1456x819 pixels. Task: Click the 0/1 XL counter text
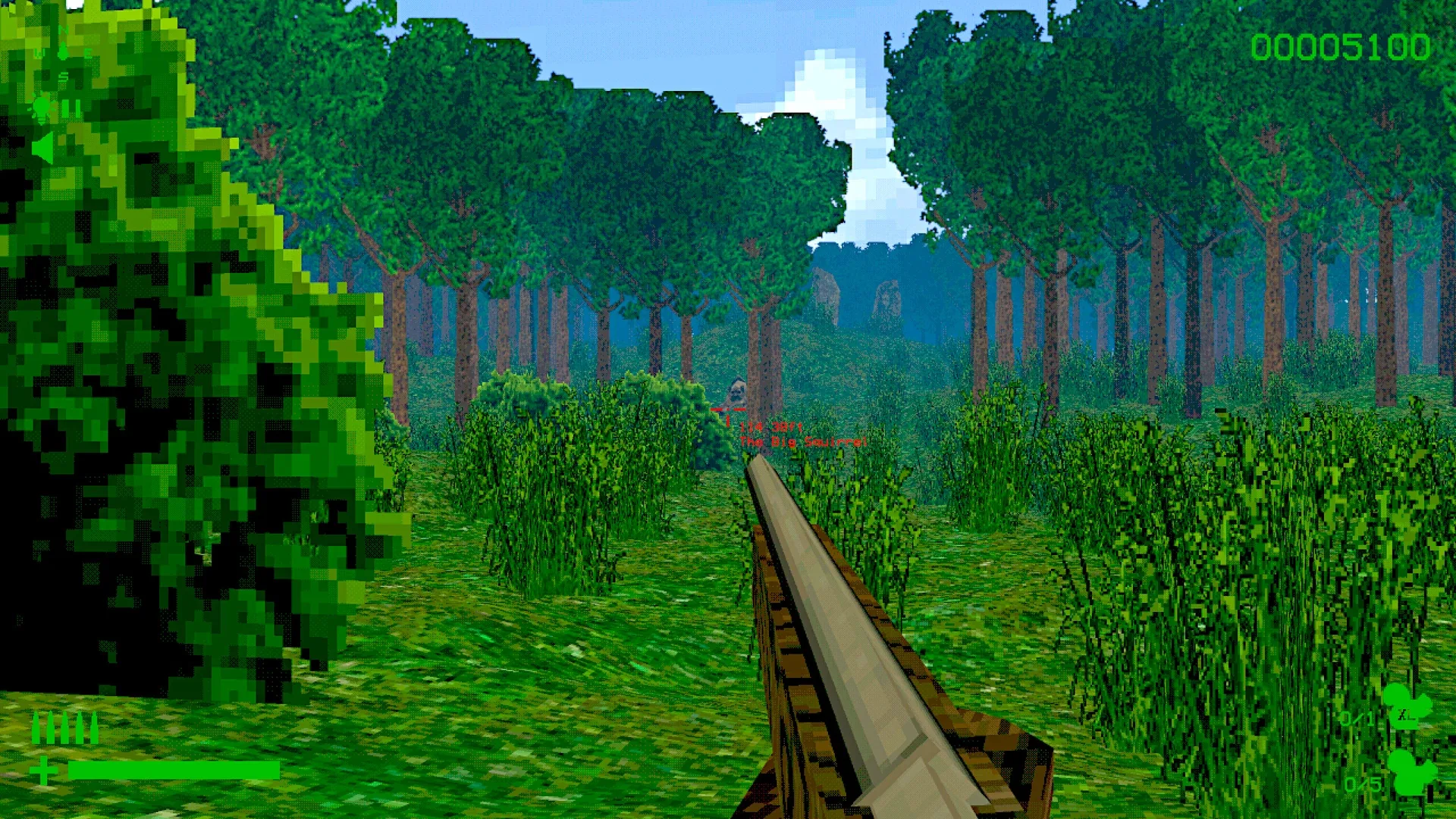pos(1357,718)
